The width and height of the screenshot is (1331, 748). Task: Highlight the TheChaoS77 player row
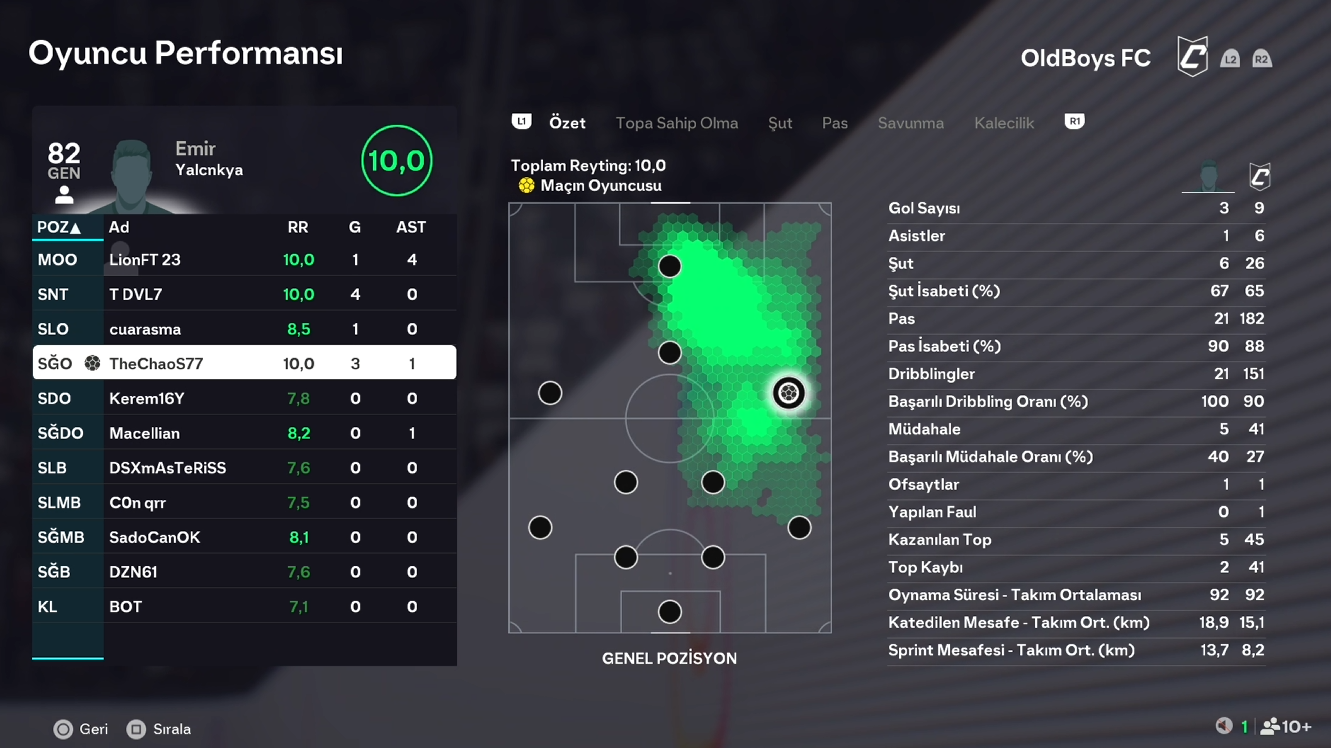pyautogui.click(x=244, y=364)
